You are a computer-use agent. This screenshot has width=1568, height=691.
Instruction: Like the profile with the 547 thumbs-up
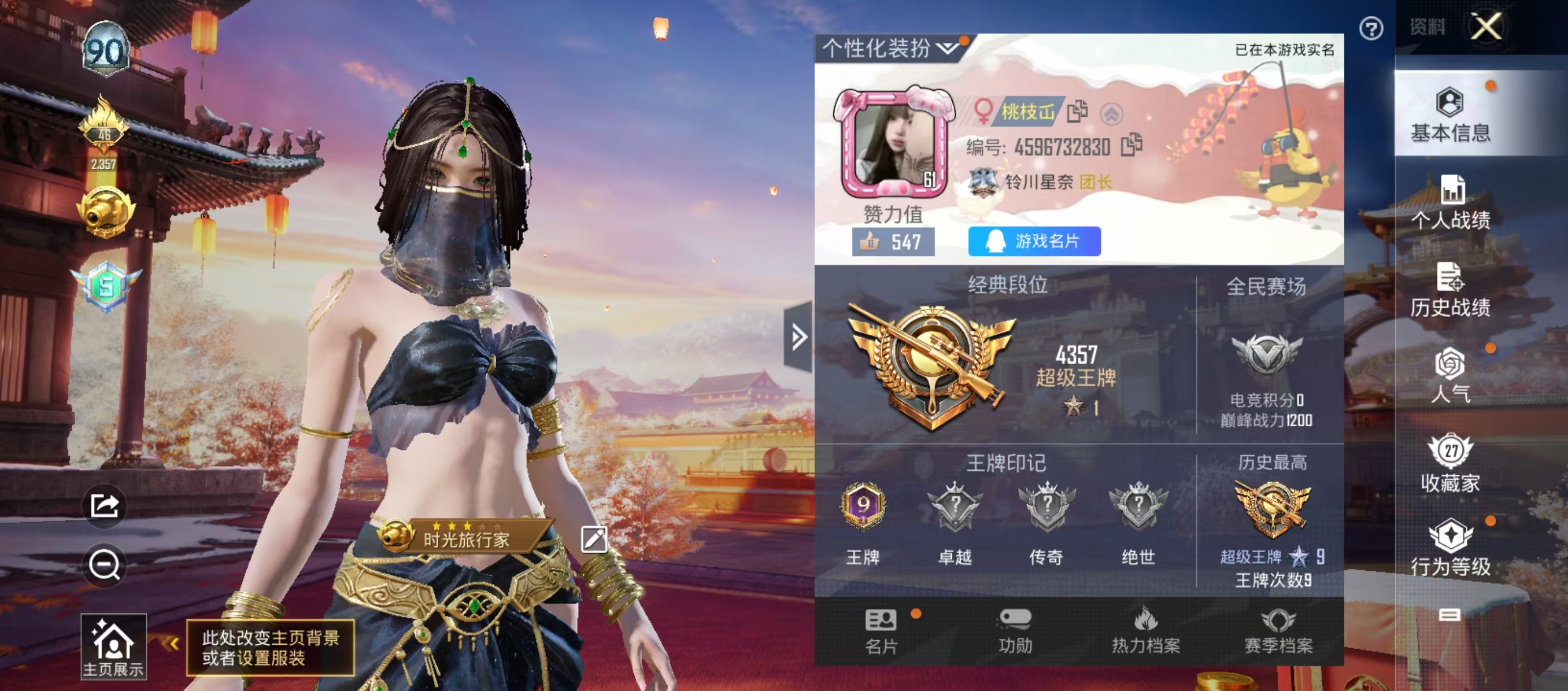pos(892,242)
